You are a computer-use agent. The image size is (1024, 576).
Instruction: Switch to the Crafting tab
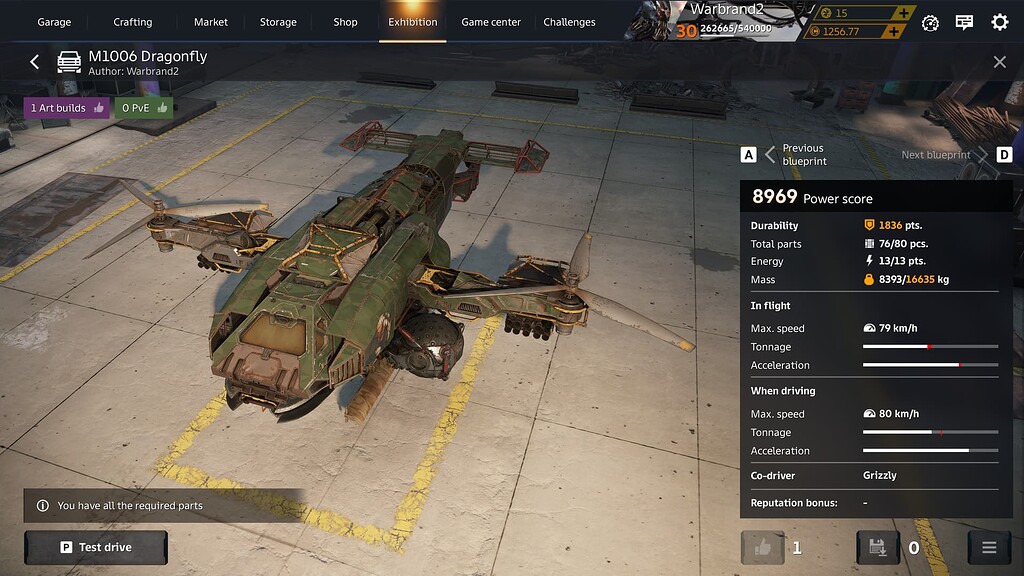click(x=132, y=22)
